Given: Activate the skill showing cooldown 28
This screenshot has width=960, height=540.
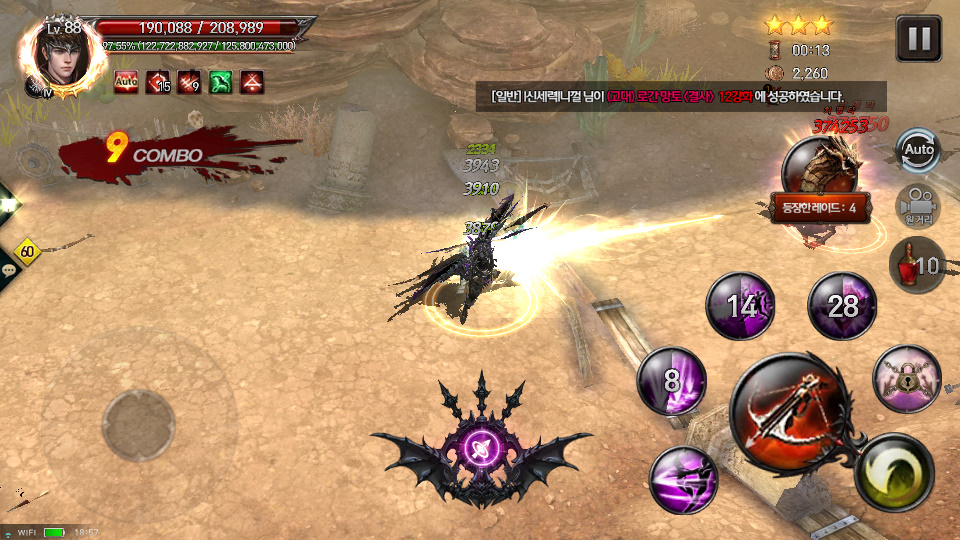Looking at the screenshot, I should (x=842, y=306).
